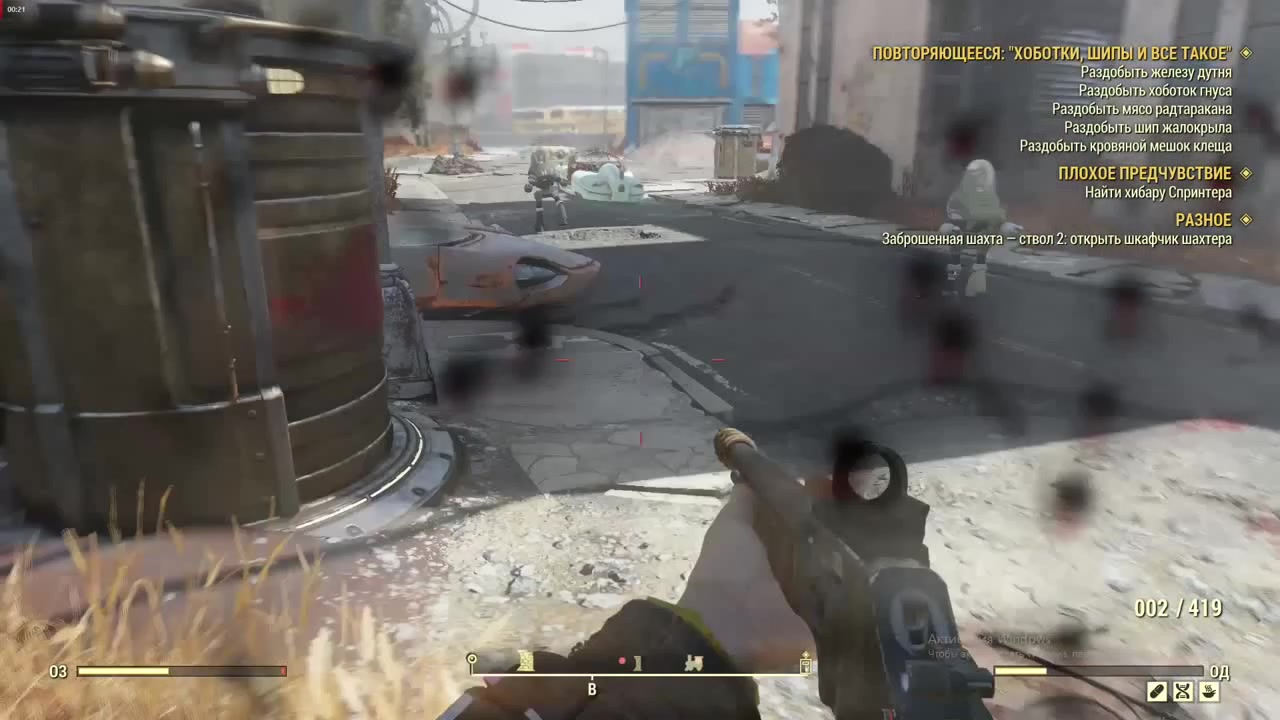Select the food bowl hunger icon
Image resolution: width=1280 pixels, height=720 pixels.
tap(1209, 691)
